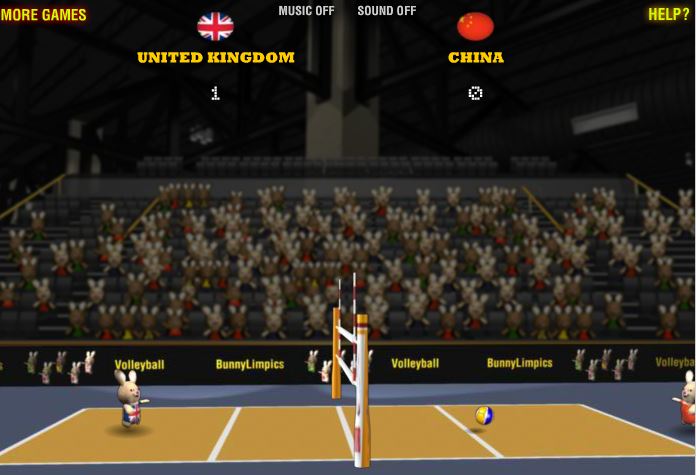Toggle the Sound Off setting
Viewport: 696px width, 475px height.
(x=386, y=11)
